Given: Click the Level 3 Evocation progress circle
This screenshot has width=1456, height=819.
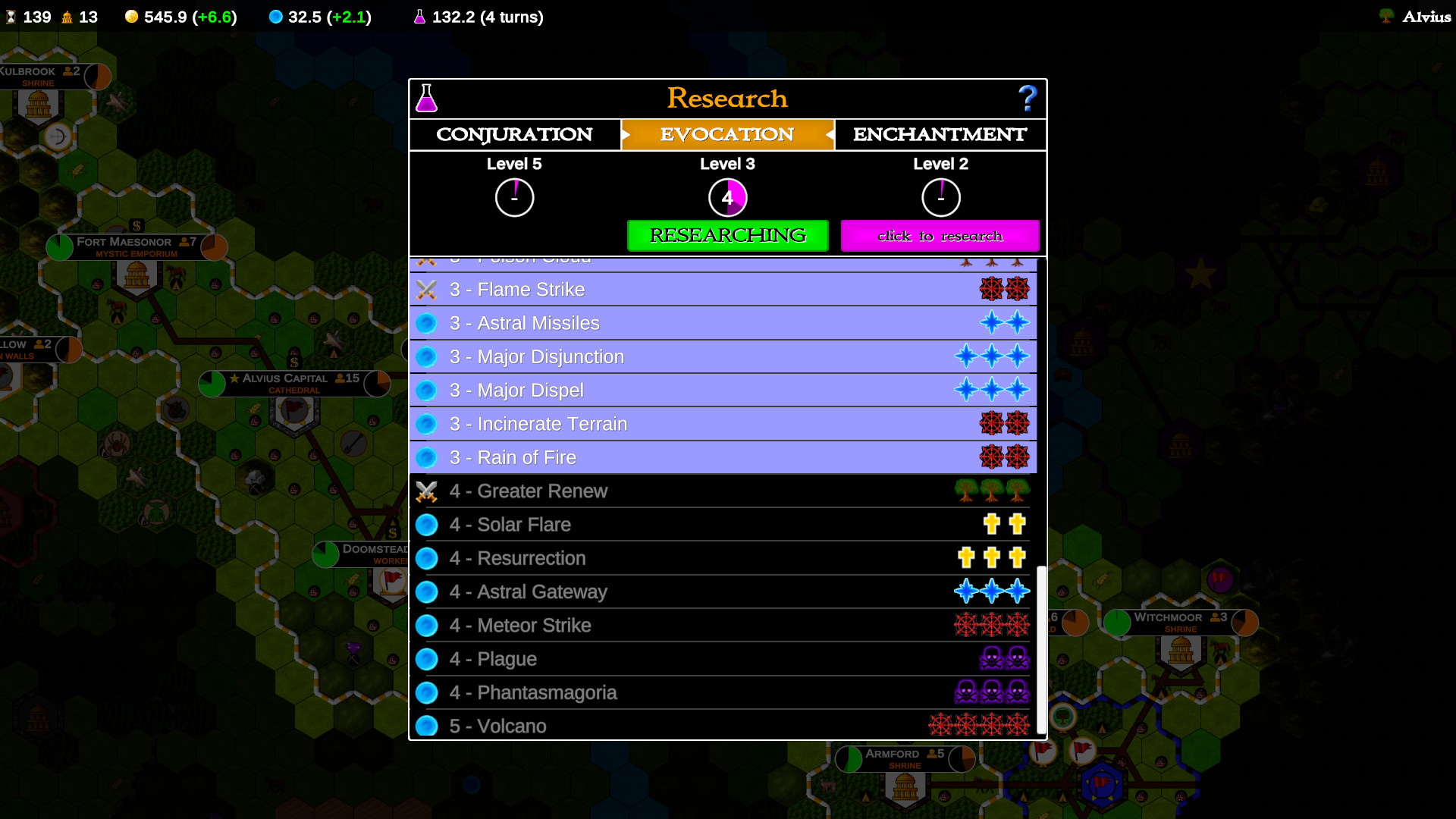Looking at the screenshot, I should [727, 196].
